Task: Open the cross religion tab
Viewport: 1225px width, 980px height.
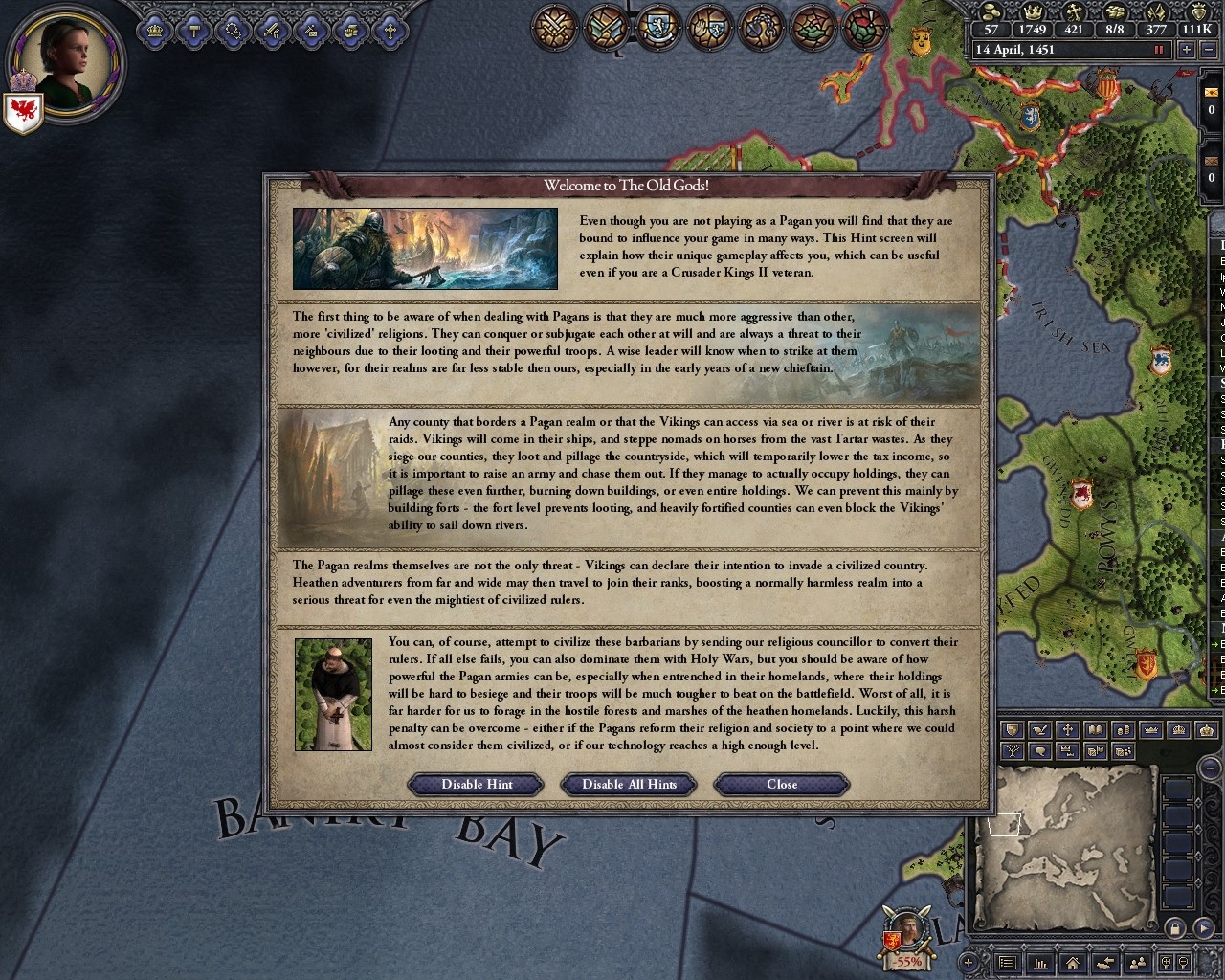Action: click(x=390, y=31)
